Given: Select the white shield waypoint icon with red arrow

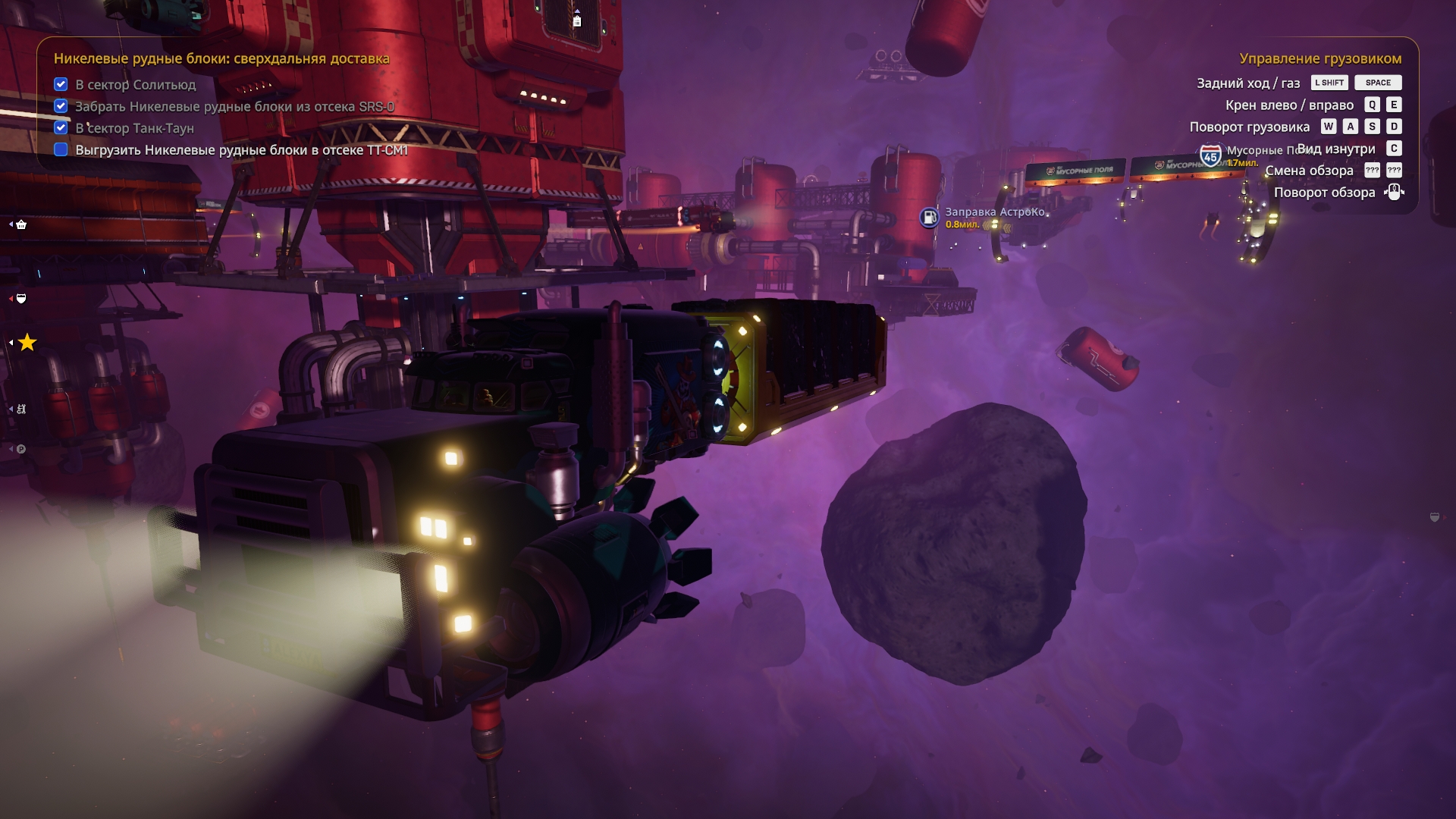Looking at the screenshot, I should [x=21, y=299].
